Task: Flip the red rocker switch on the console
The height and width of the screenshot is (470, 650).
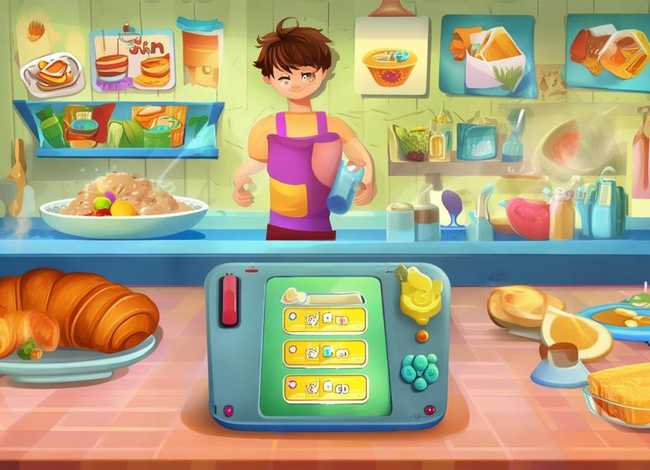Action: pyautogui.click(x=229, y=301)
